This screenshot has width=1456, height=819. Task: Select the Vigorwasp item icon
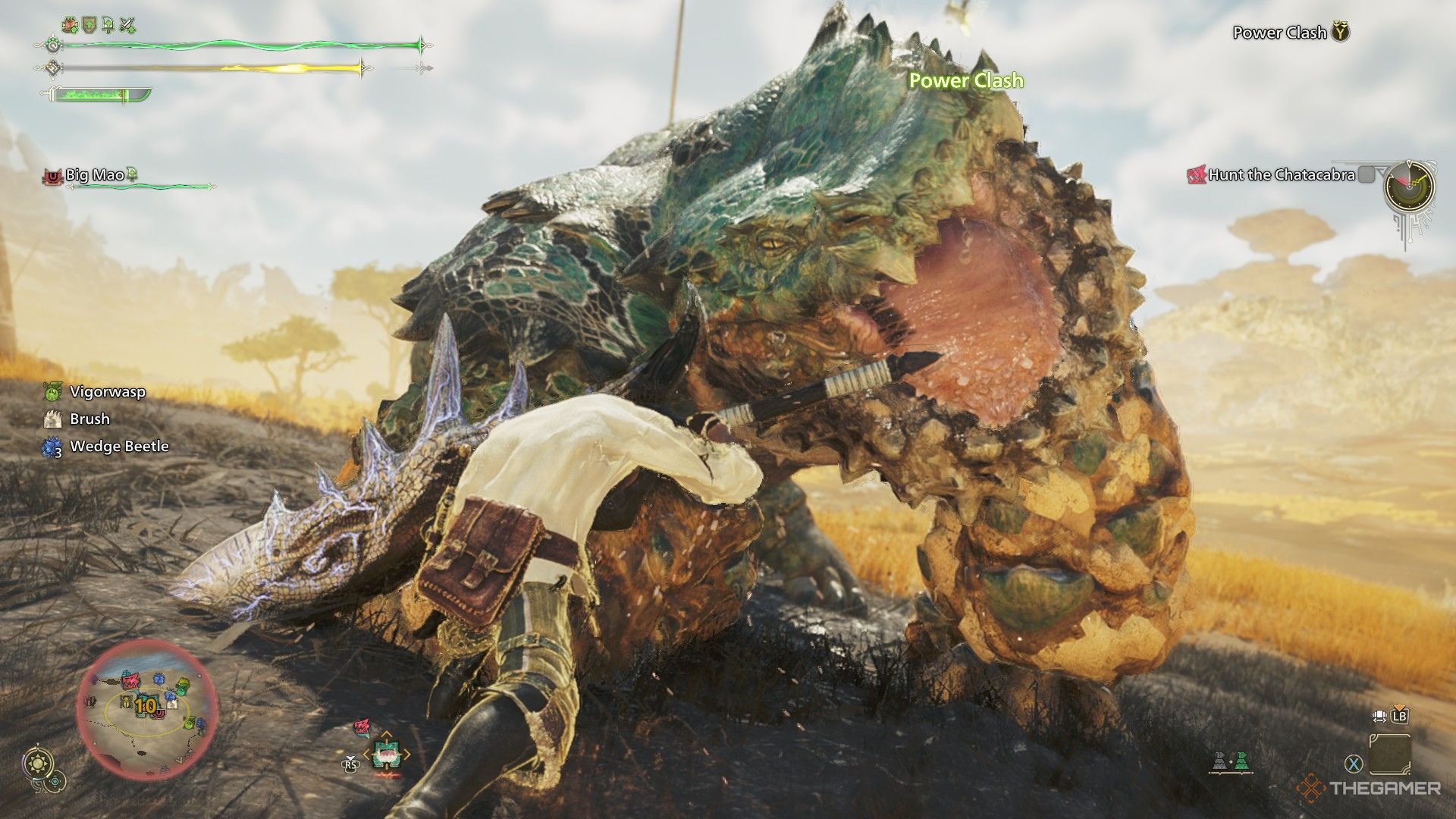[x=52, y=393]
